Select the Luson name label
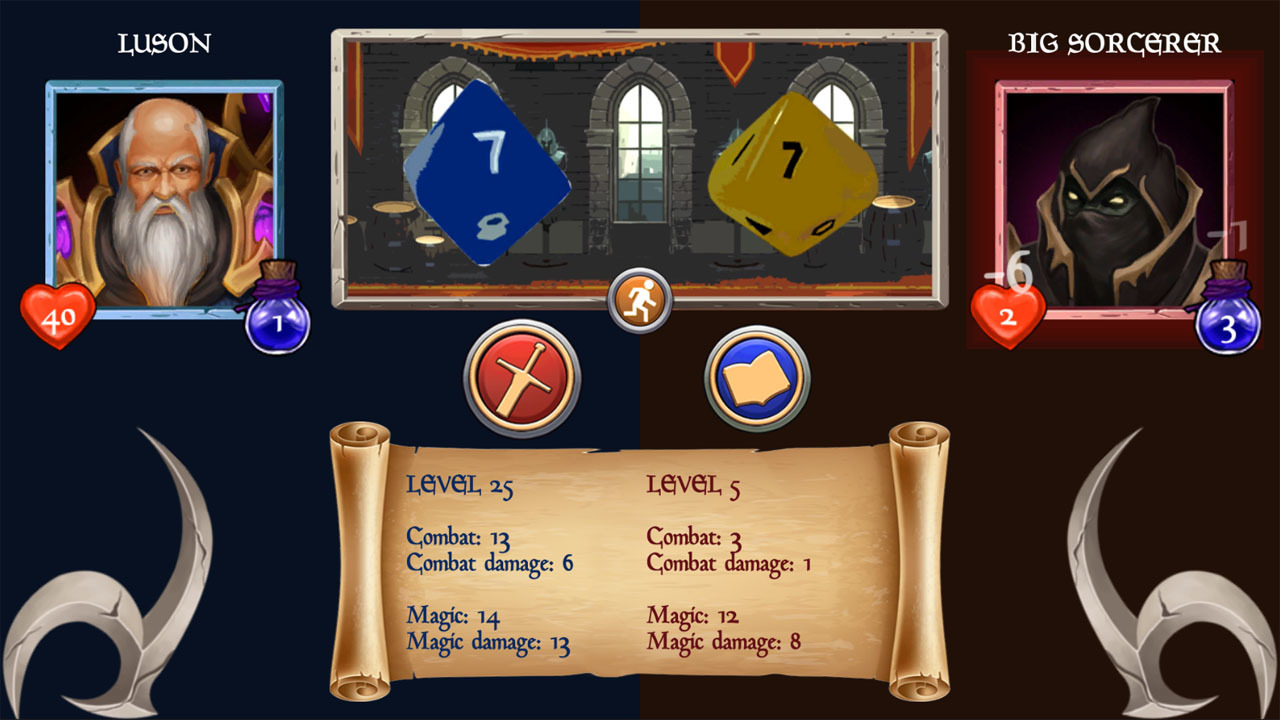The image size is (1280, 720). click(x=165, y=42)
